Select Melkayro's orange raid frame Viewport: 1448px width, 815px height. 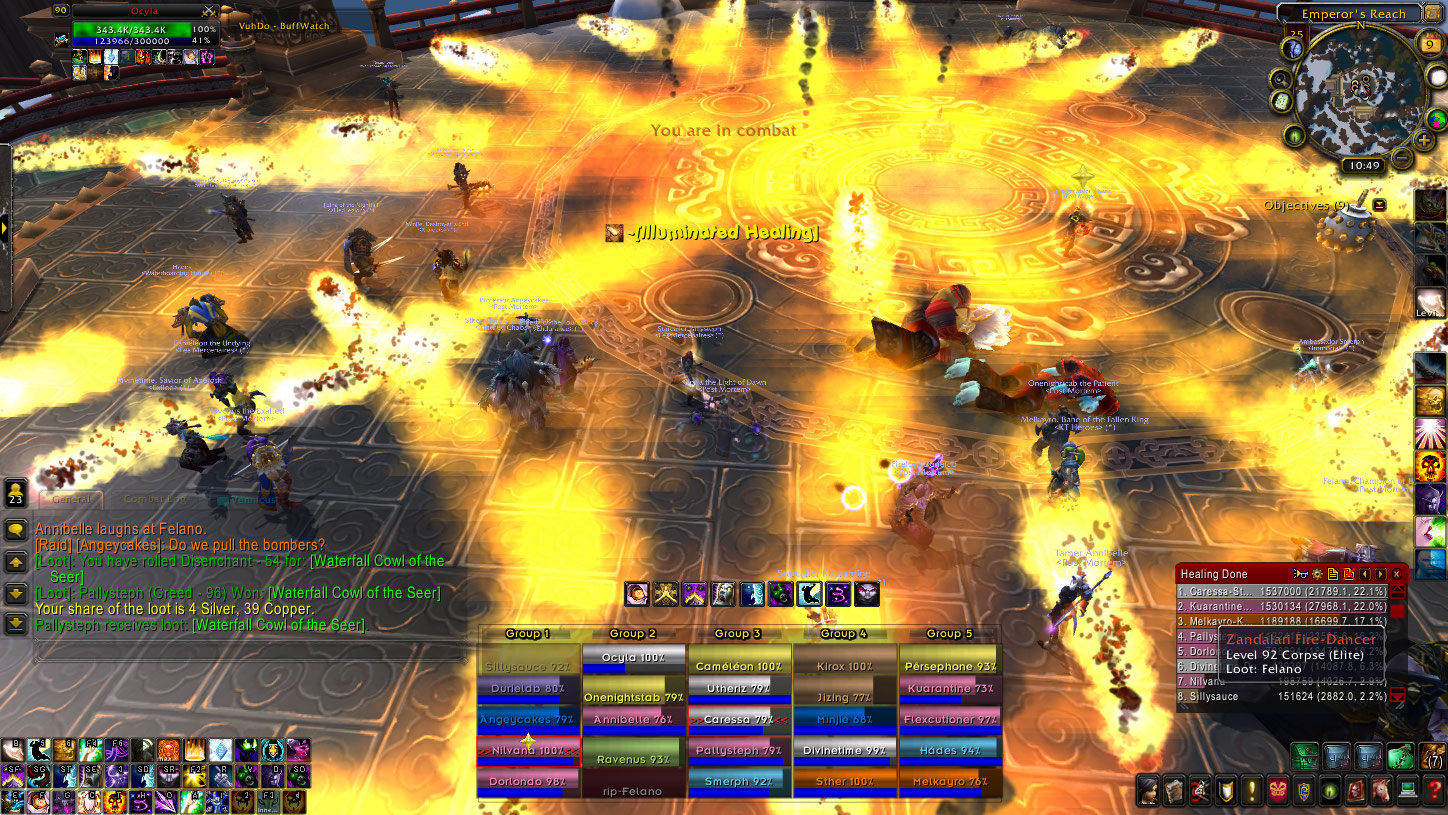950,781
